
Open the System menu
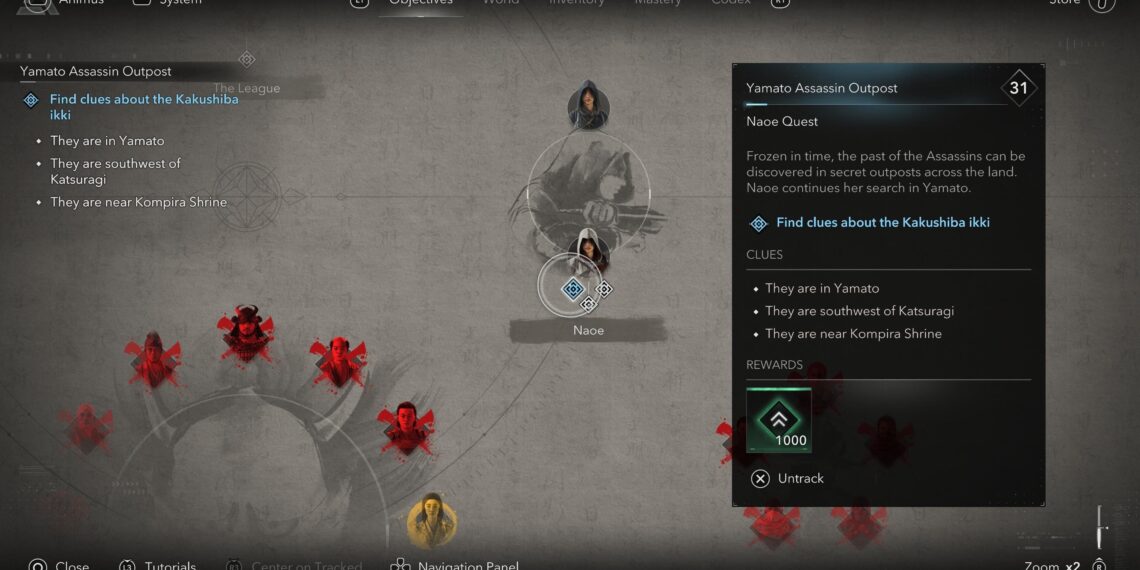pyautogui.click(x=180, y=3)
